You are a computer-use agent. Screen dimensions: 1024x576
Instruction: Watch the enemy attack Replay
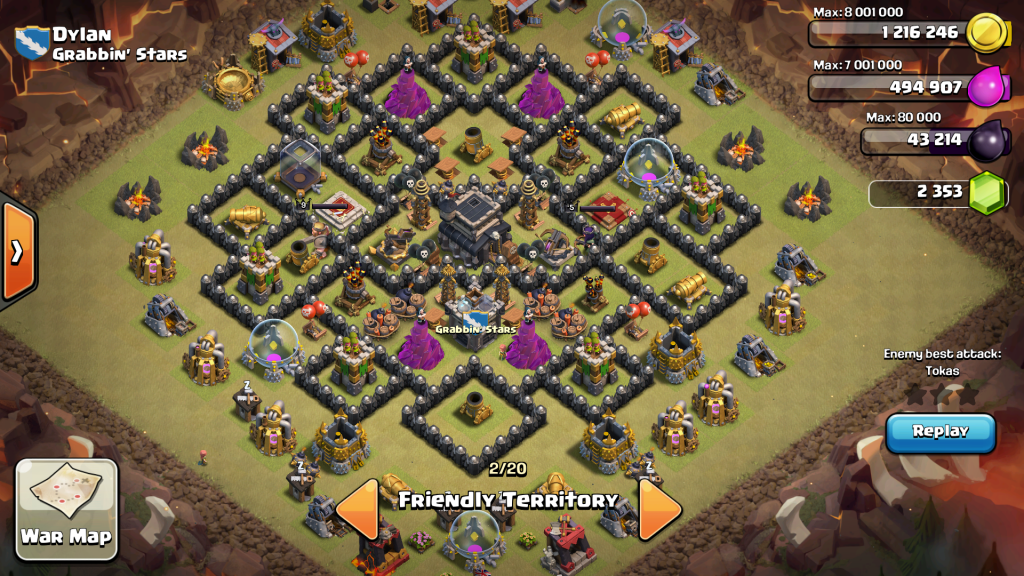point(940,432)
